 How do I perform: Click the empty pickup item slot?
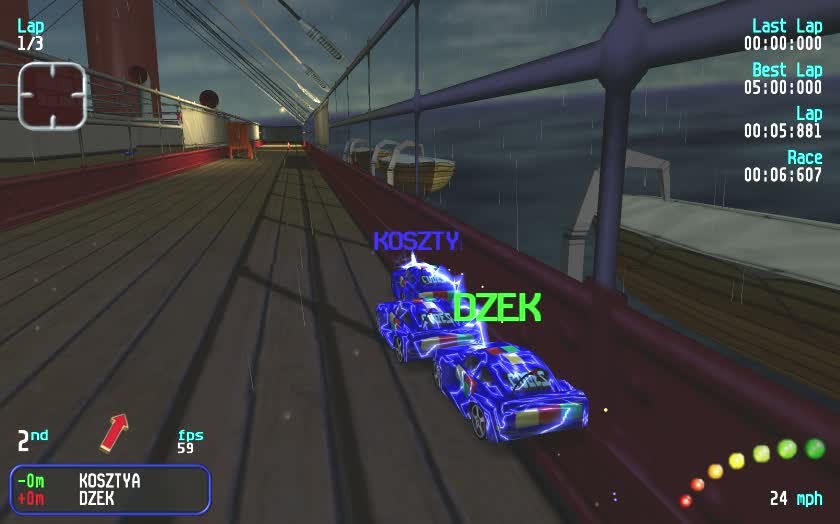coord(52,95)
